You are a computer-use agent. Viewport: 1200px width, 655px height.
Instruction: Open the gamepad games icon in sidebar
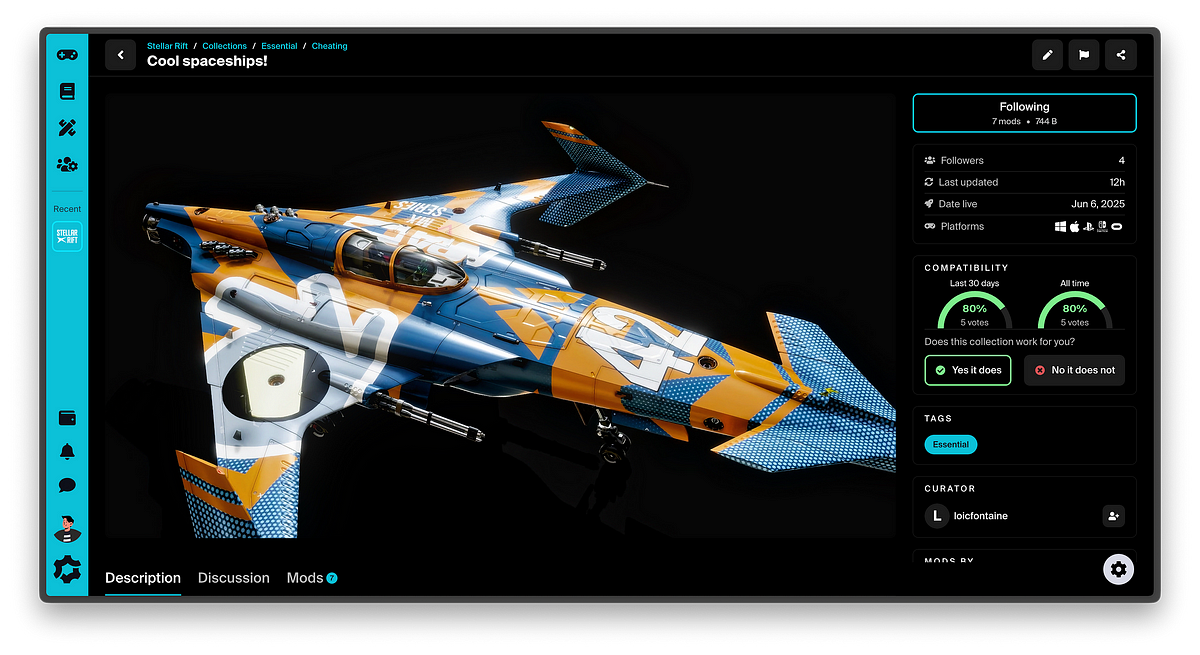point(67,55)
